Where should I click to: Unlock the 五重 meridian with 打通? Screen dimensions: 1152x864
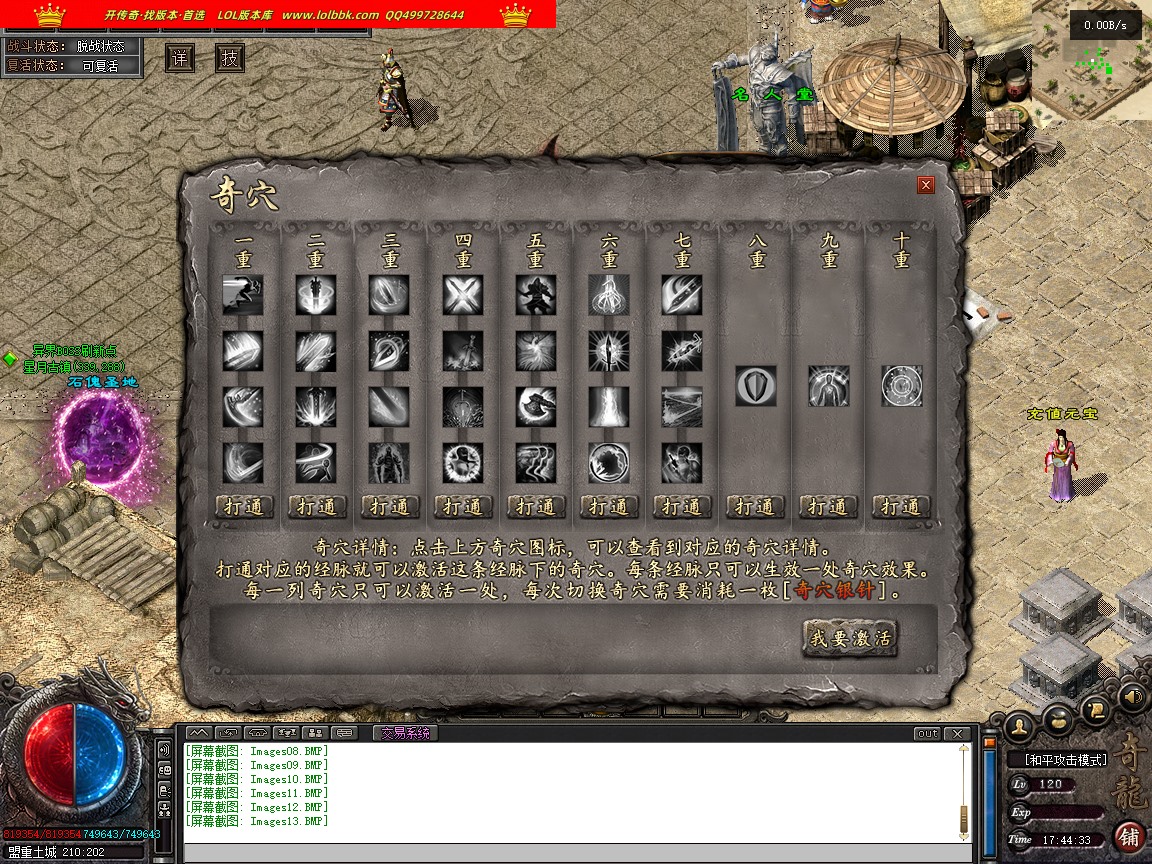point(536,507)
